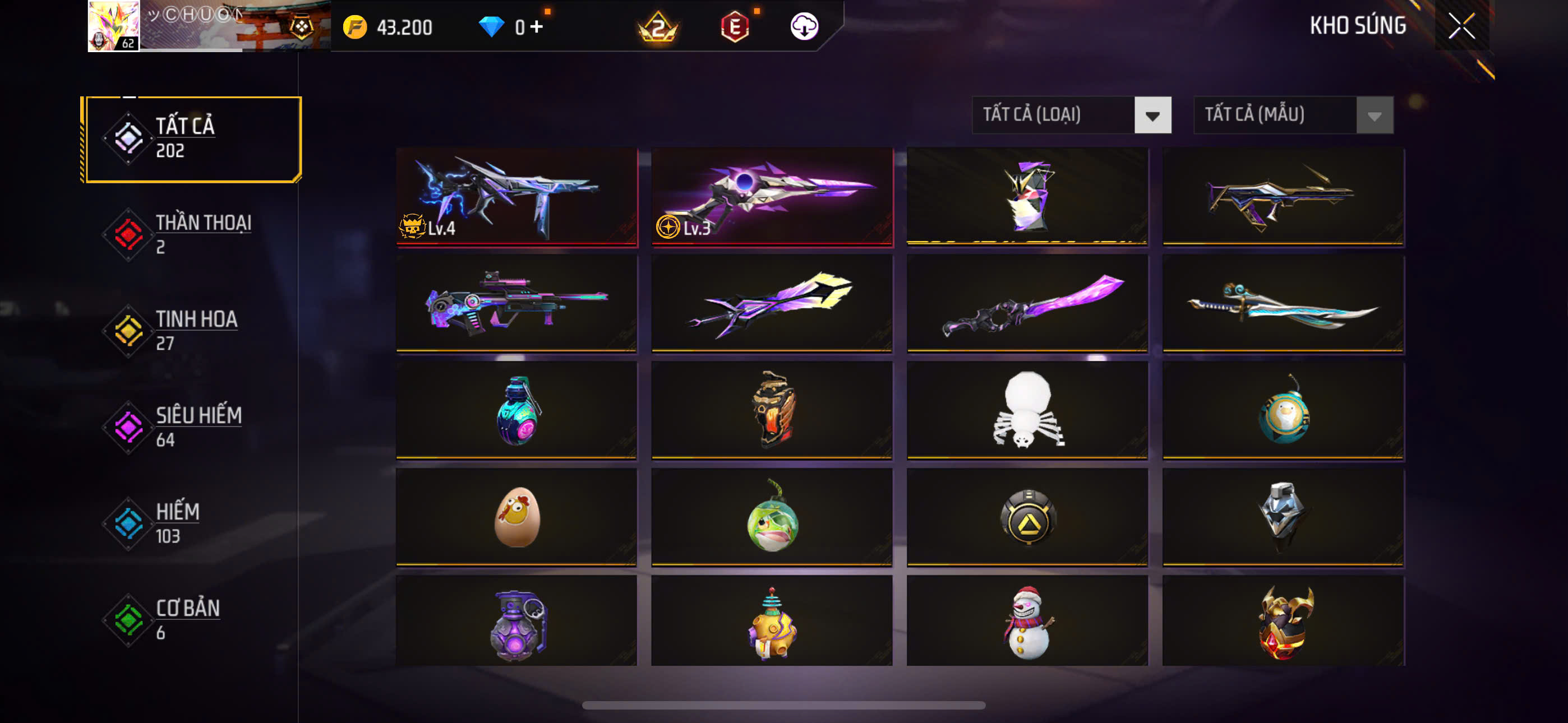Pick the snowman grenade skin

point(1027,622)
